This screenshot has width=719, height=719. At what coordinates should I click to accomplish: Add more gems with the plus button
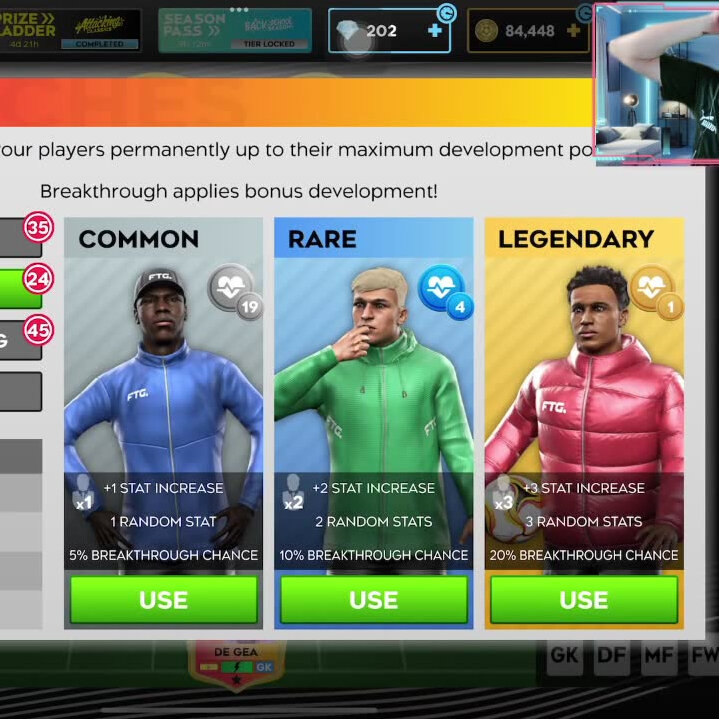click(434, 31)
